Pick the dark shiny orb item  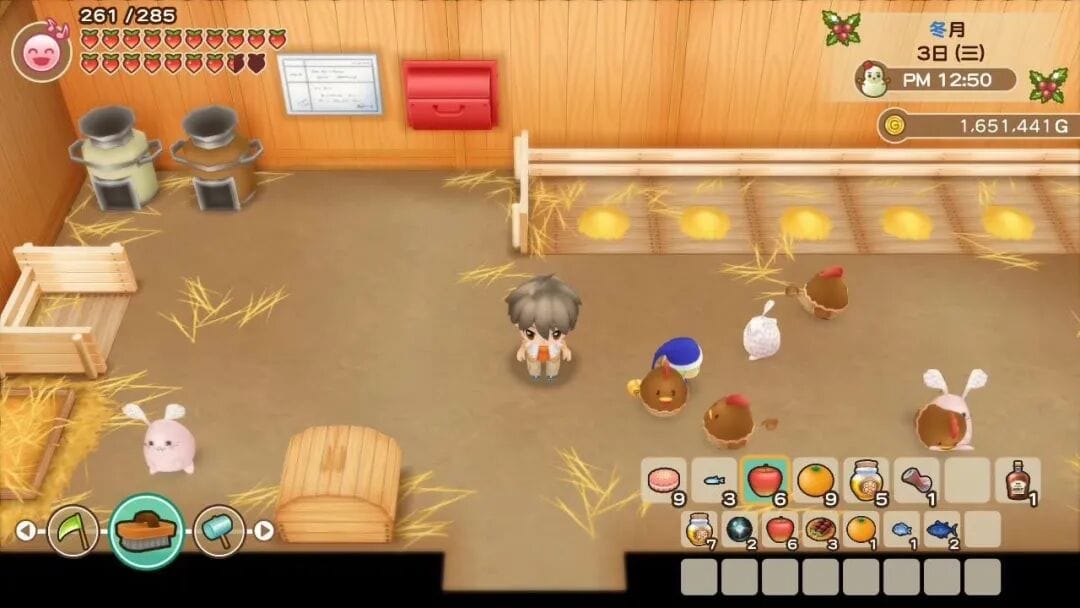point(741,529)
